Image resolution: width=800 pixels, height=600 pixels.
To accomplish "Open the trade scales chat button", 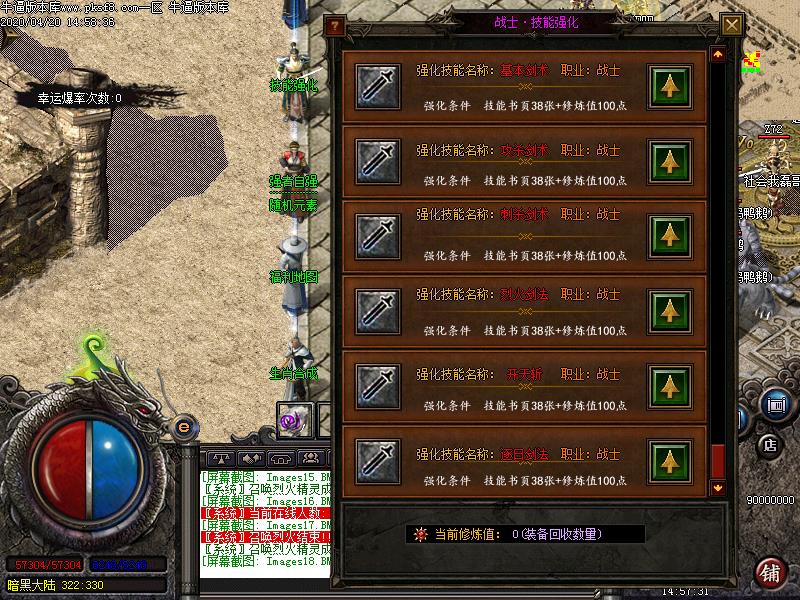I will (220, 456).
